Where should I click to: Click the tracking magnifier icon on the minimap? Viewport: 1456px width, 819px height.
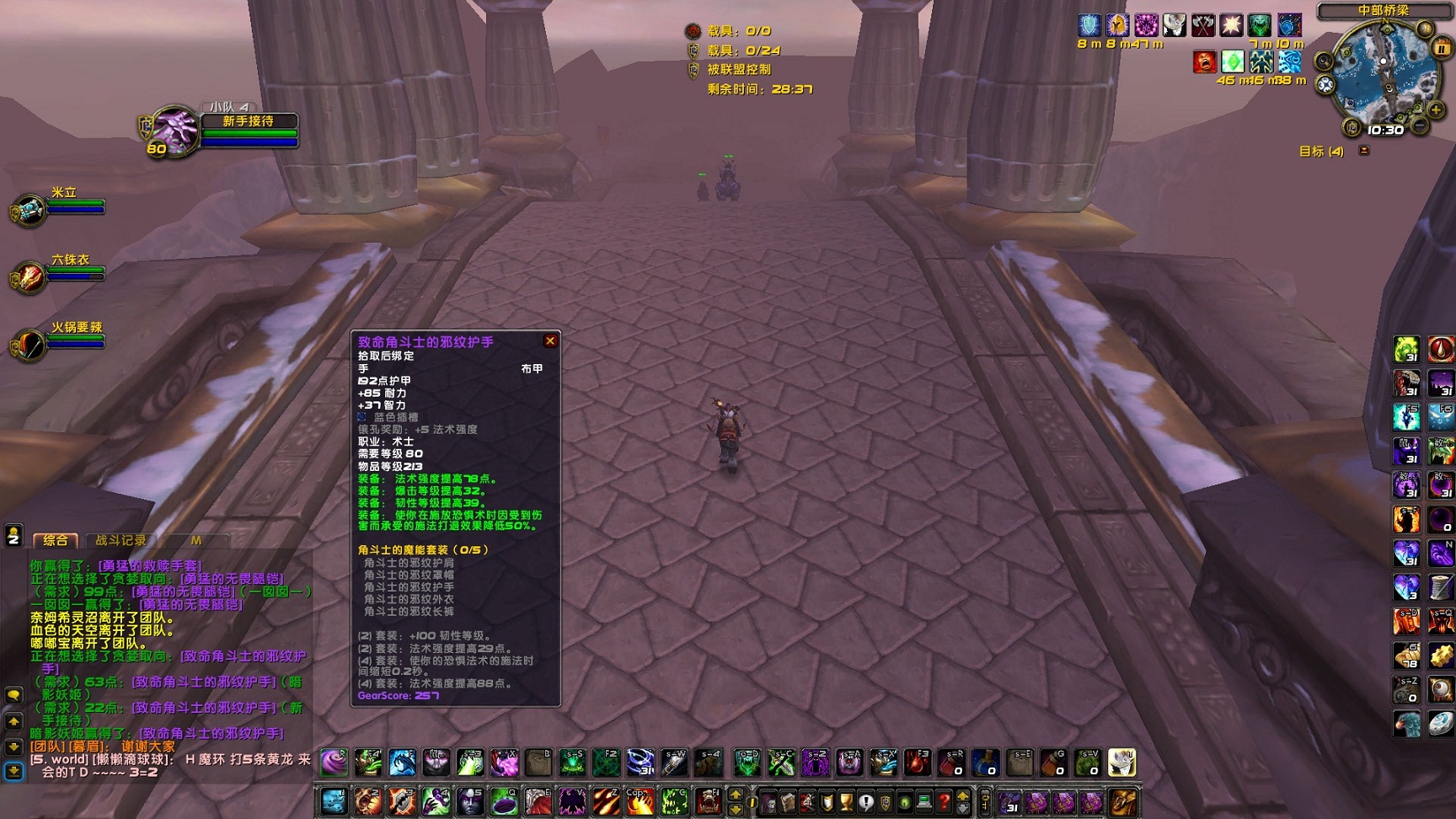pos(1323,62)
